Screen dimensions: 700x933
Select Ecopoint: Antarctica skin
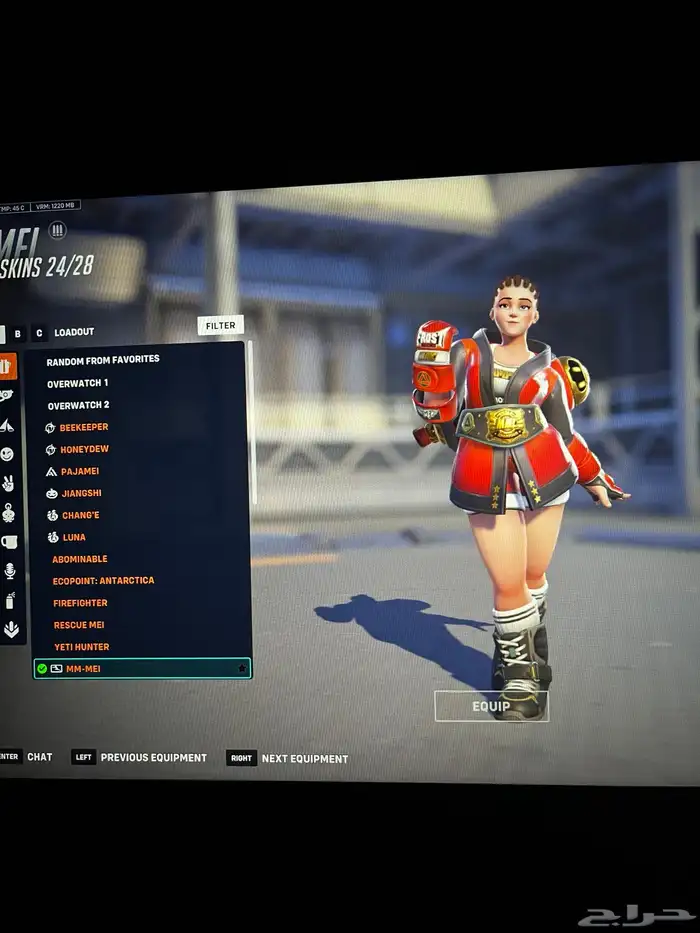tap(103, 580)
